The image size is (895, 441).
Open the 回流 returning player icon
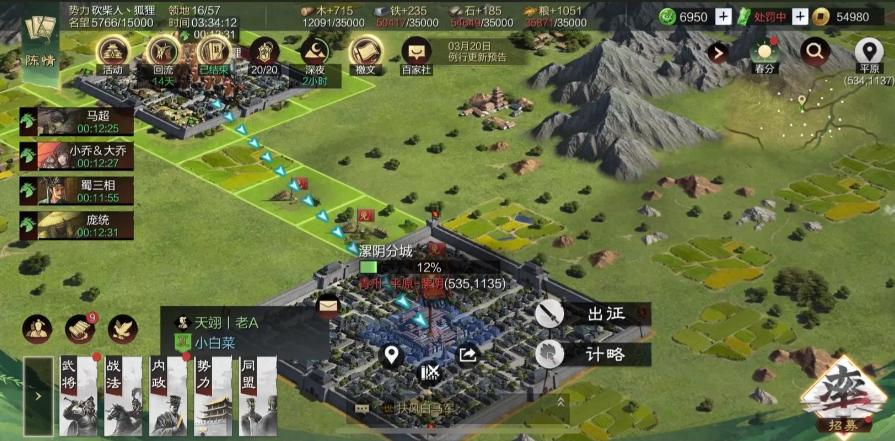tap(162, 55)
